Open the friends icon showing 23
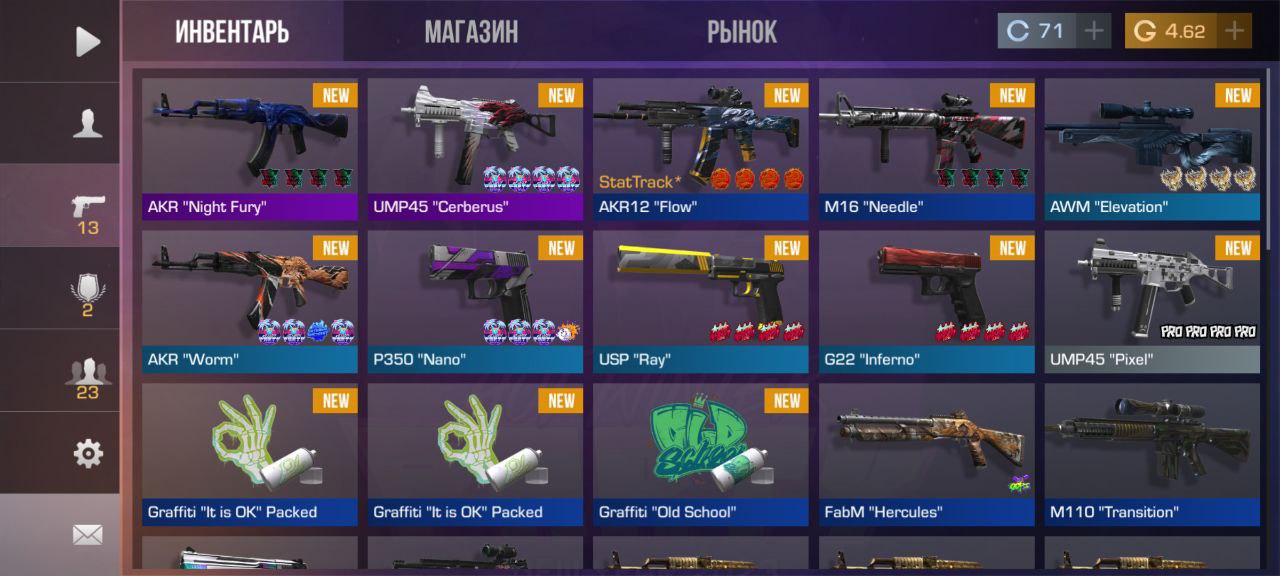 (88, 376)
